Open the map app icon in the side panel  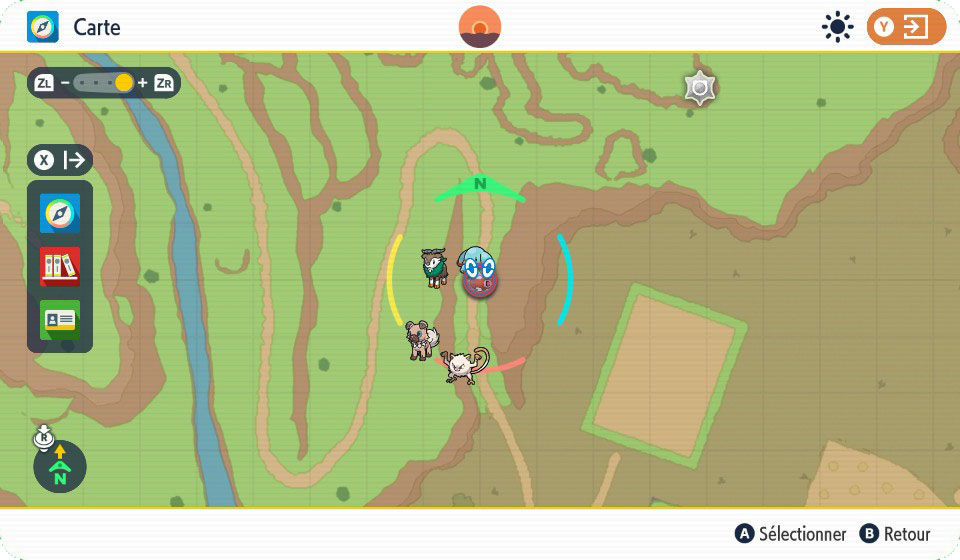click(60, 213)
